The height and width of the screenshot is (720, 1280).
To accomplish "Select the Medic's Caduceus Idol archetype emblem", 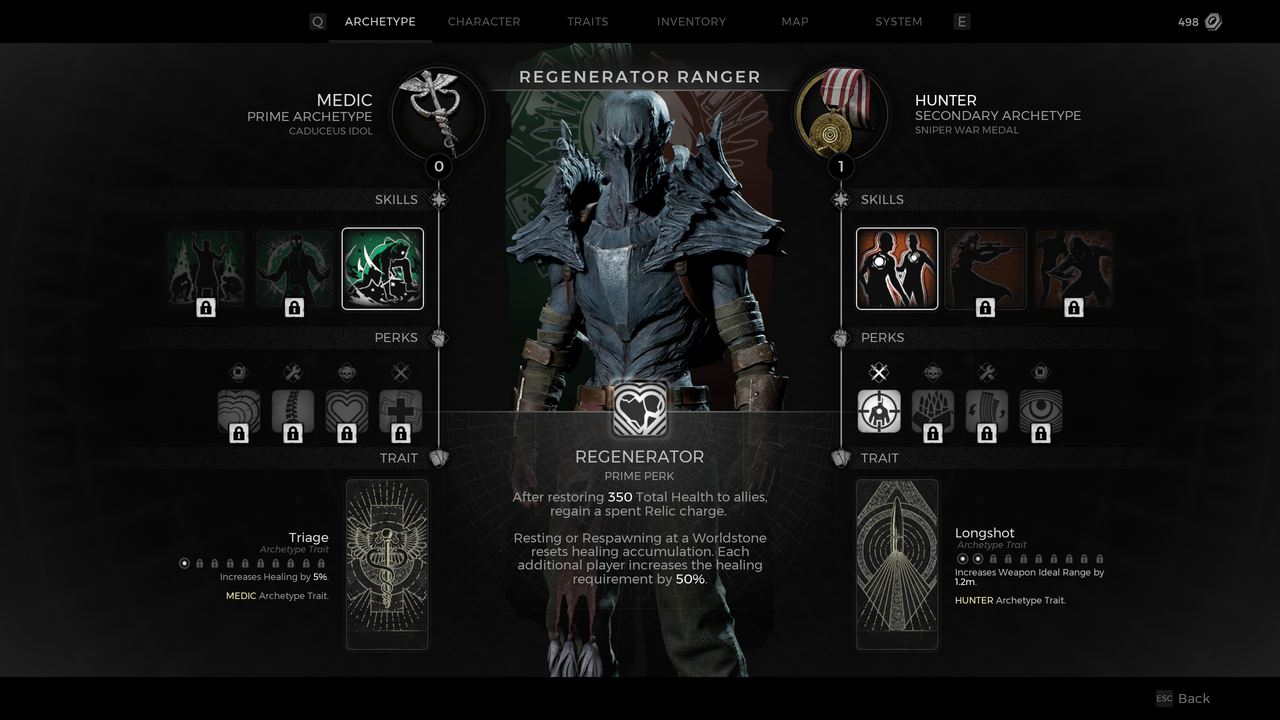I will point(438,113).
